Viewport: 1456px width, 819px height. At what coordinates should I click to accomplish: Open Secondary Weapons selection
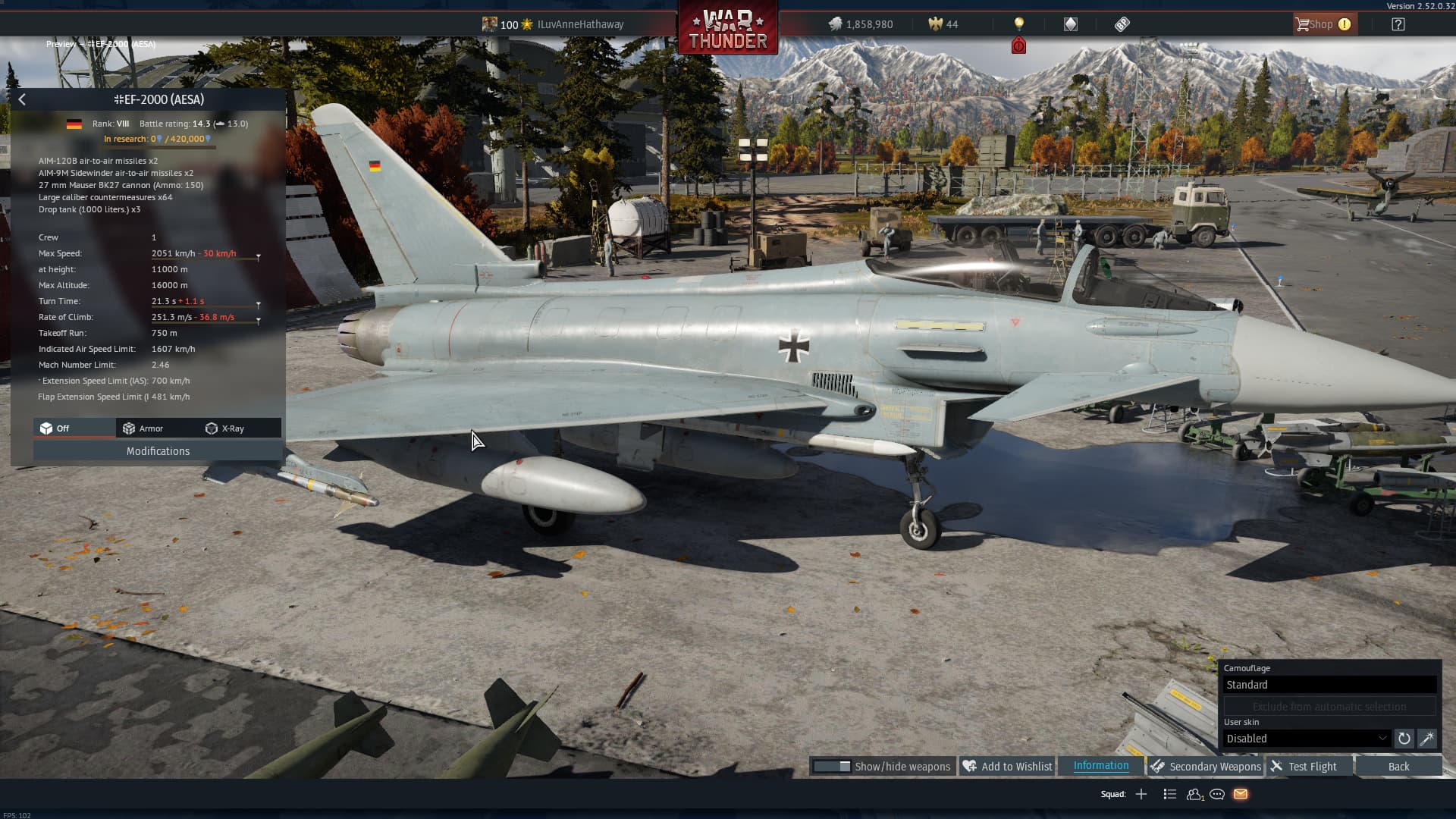pos(1206,767)
